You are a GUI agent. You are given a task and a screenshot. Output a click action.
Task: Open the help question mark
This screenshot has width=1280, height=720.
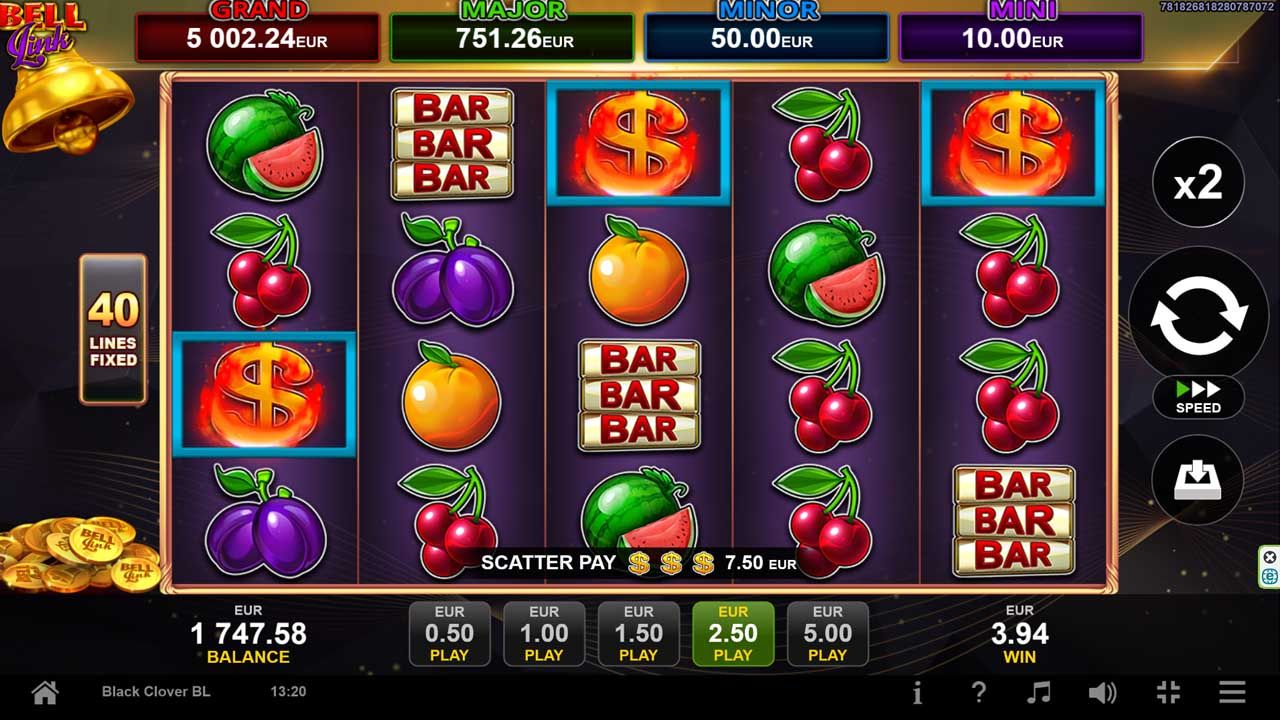[x=979, y=692]
